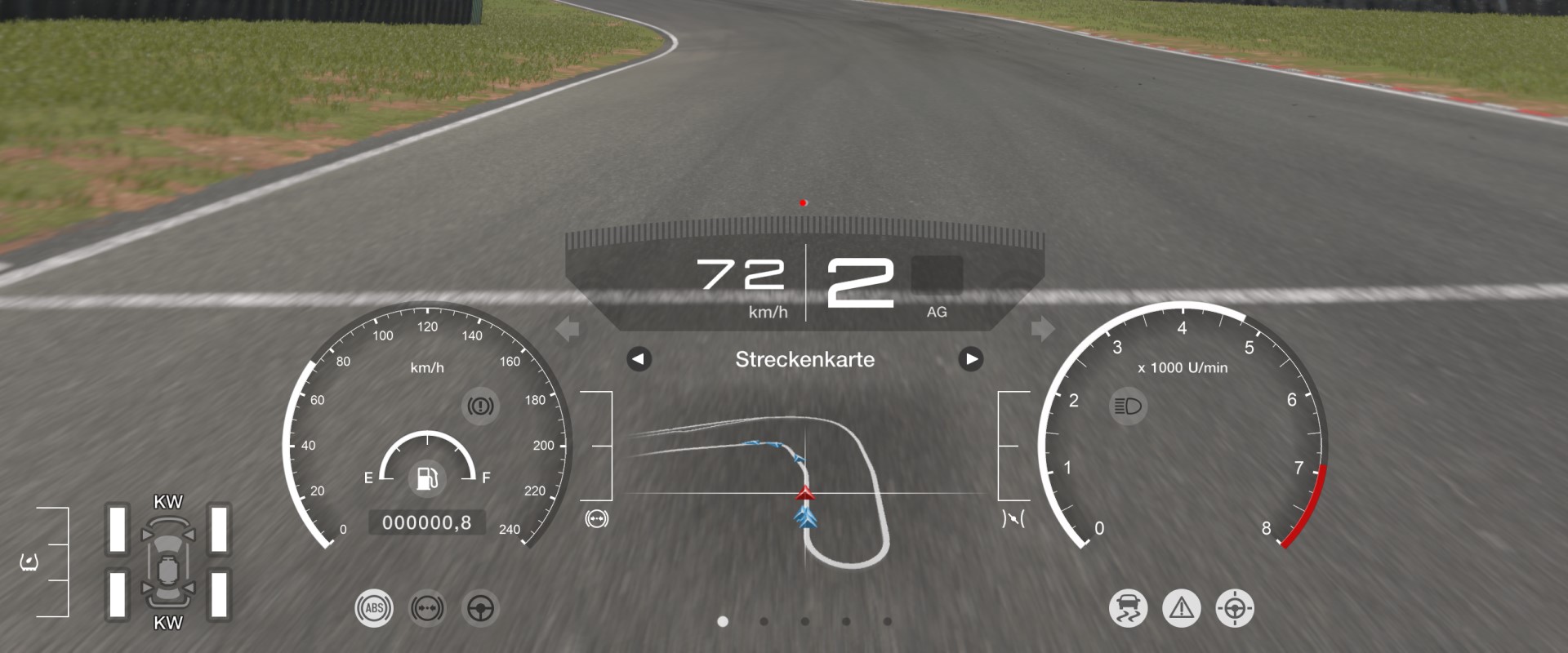Activate the hazard warning triangle icon
The image size is (1568, 653).
pos(1182,608)
